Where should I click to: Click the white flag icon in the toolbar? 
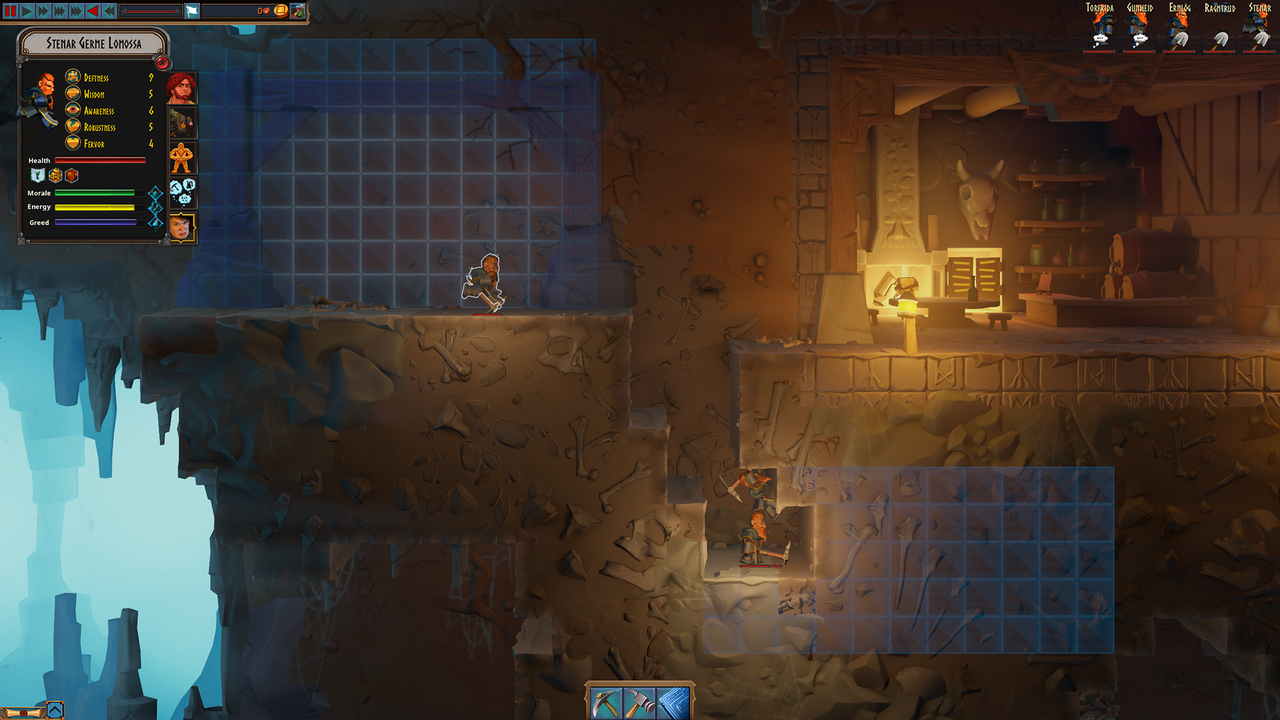click(191, 11)
